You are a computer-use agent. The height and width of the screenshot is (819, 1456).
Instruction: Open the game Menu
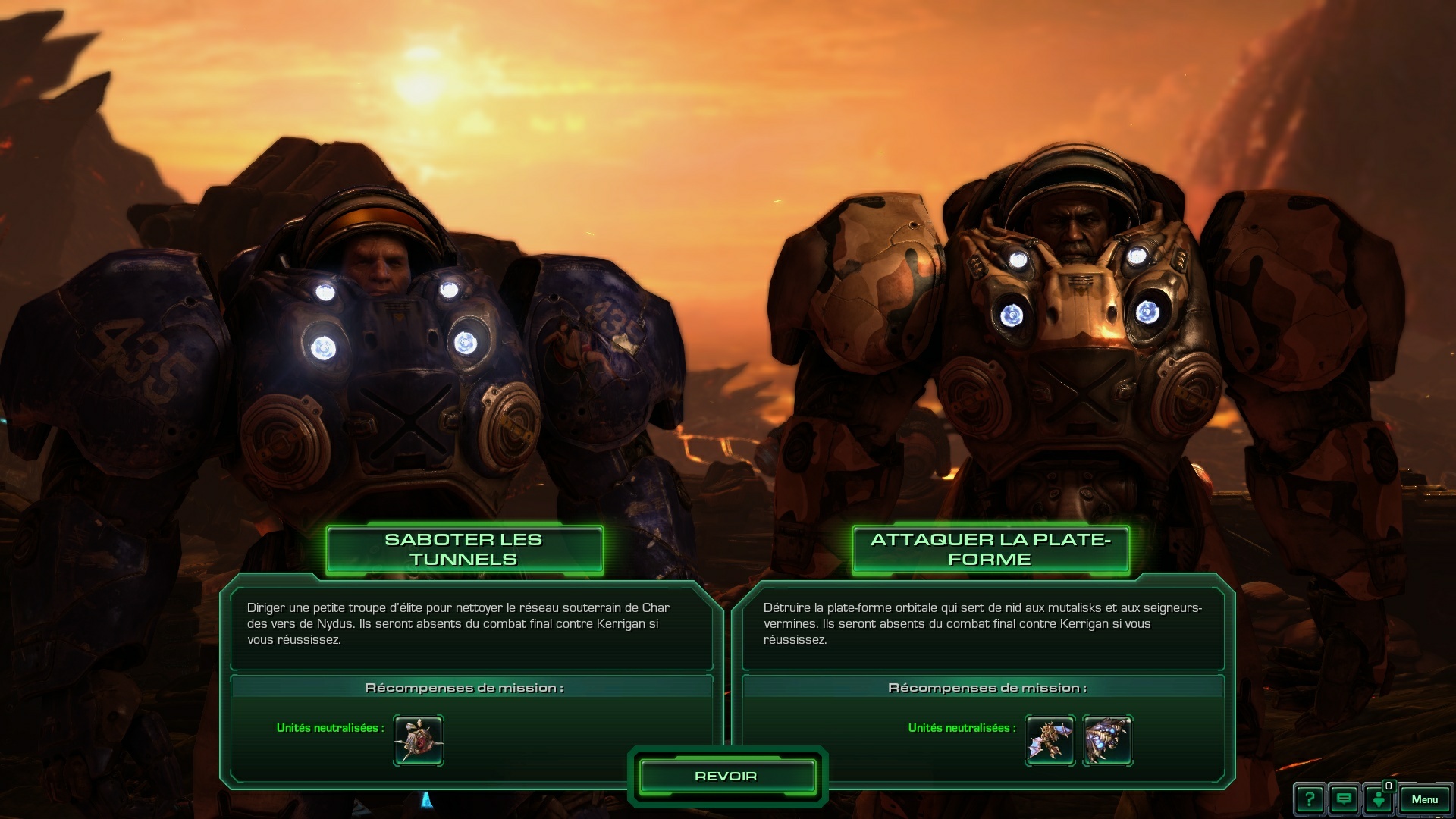pyautogui.click(x=1424, y=799)
